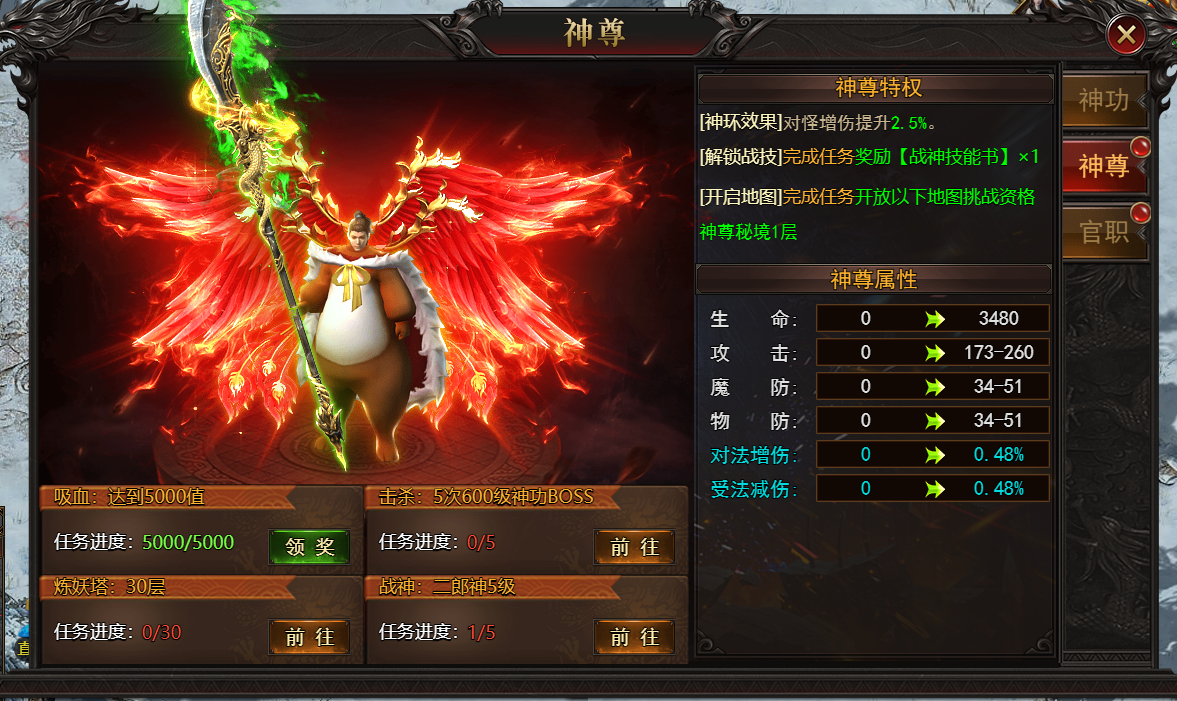
Task: Switch to the 神功 tab
Action: 1103,100
